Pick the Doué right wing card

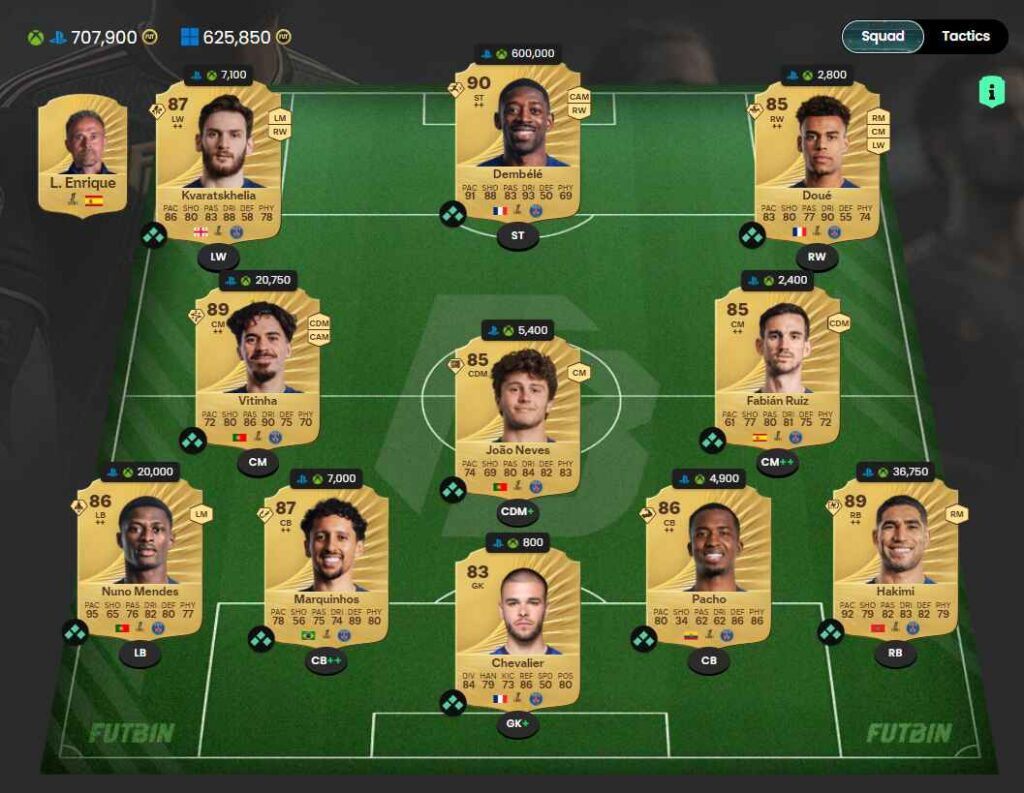(x=816, y=160)
